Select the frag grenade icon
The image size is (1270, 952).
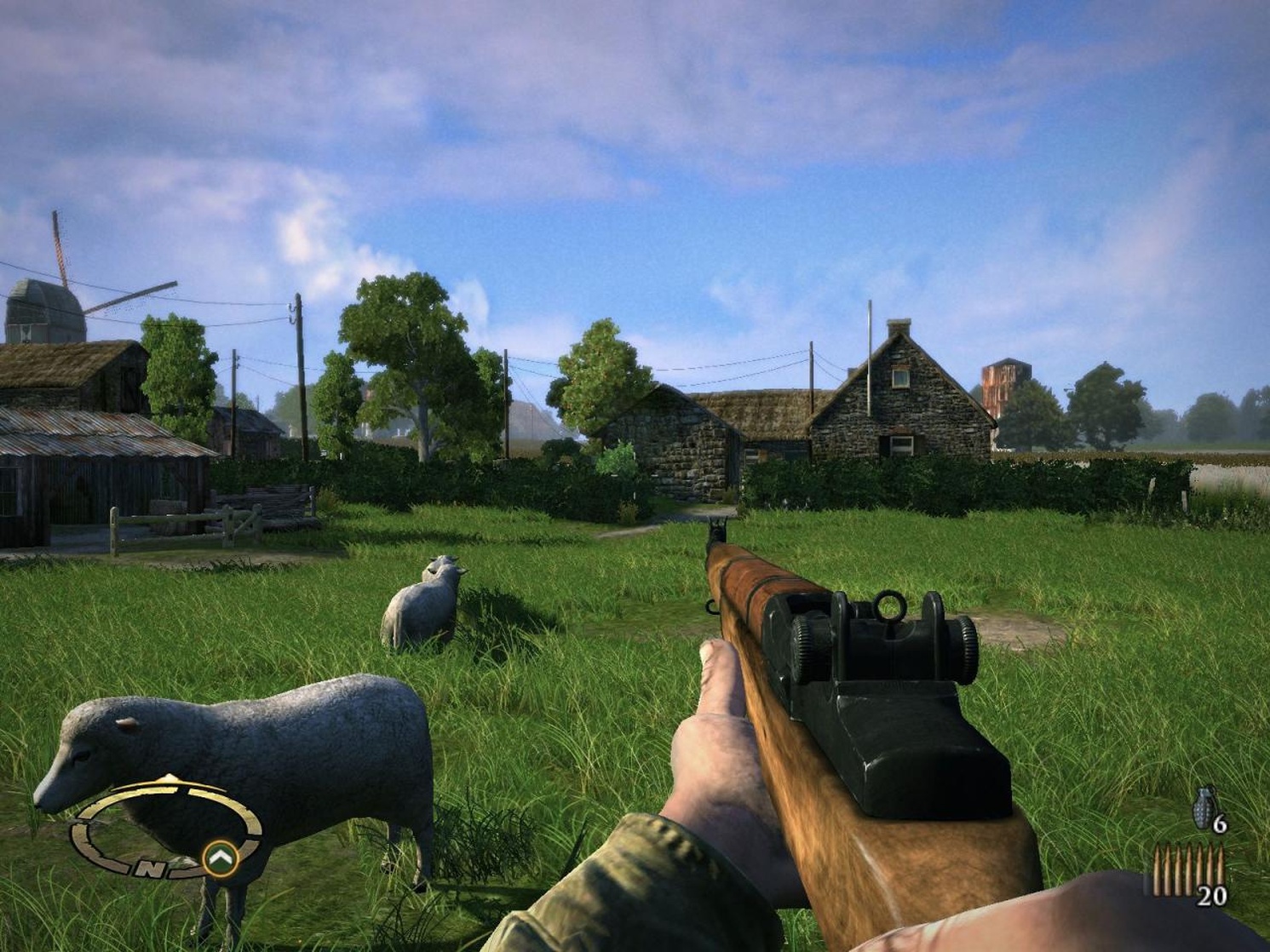[x=1204, y=808]
